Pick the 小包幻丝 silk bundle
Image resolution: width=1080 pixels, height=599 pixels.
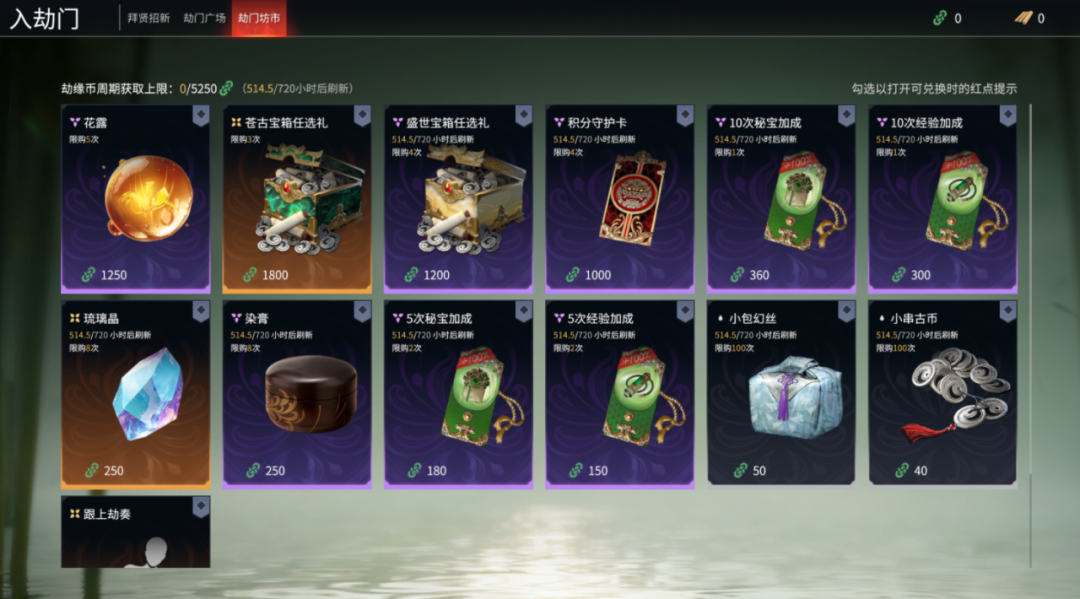pos(782,396)
